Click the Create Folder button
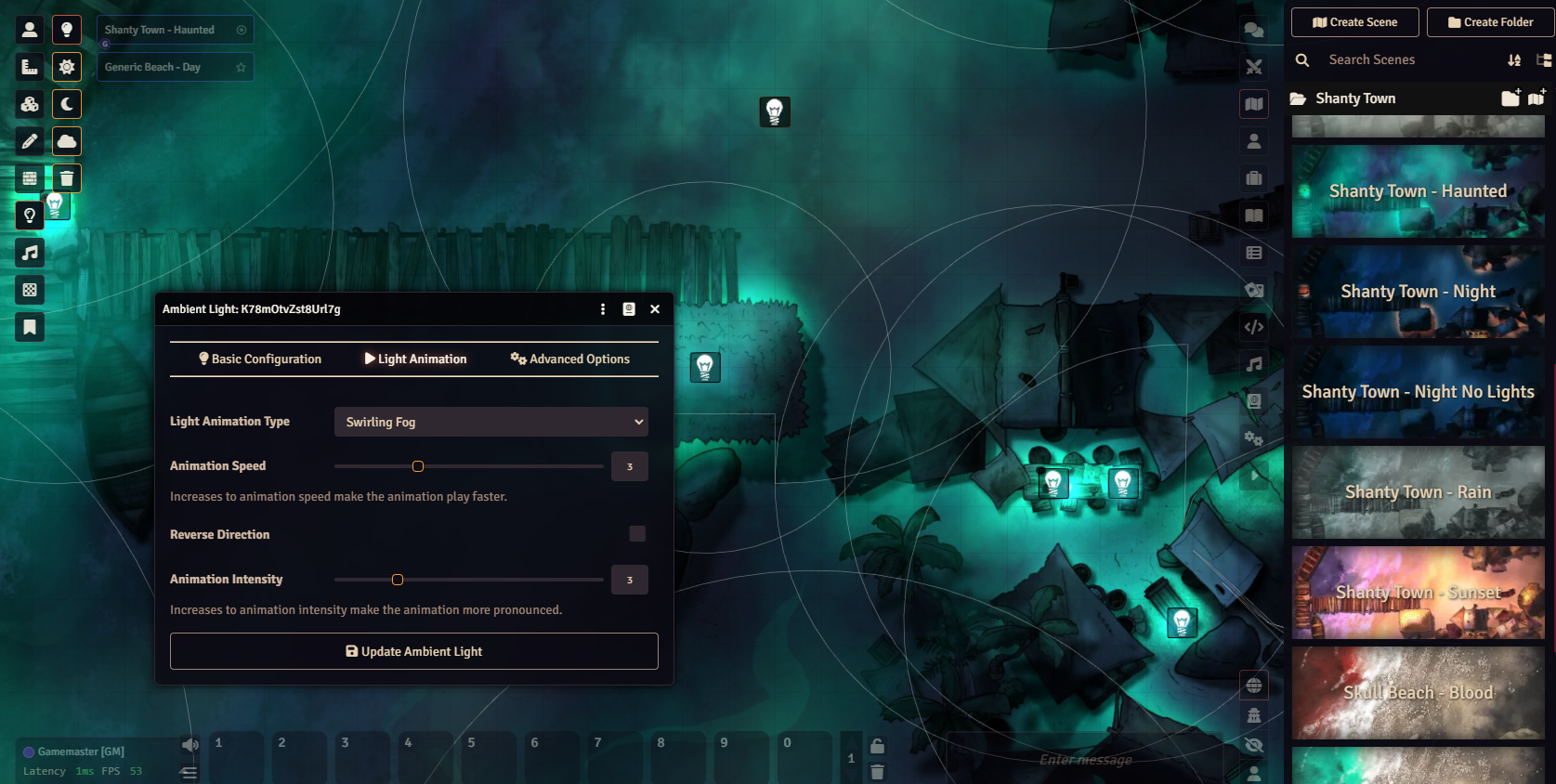 (1490, 22)
